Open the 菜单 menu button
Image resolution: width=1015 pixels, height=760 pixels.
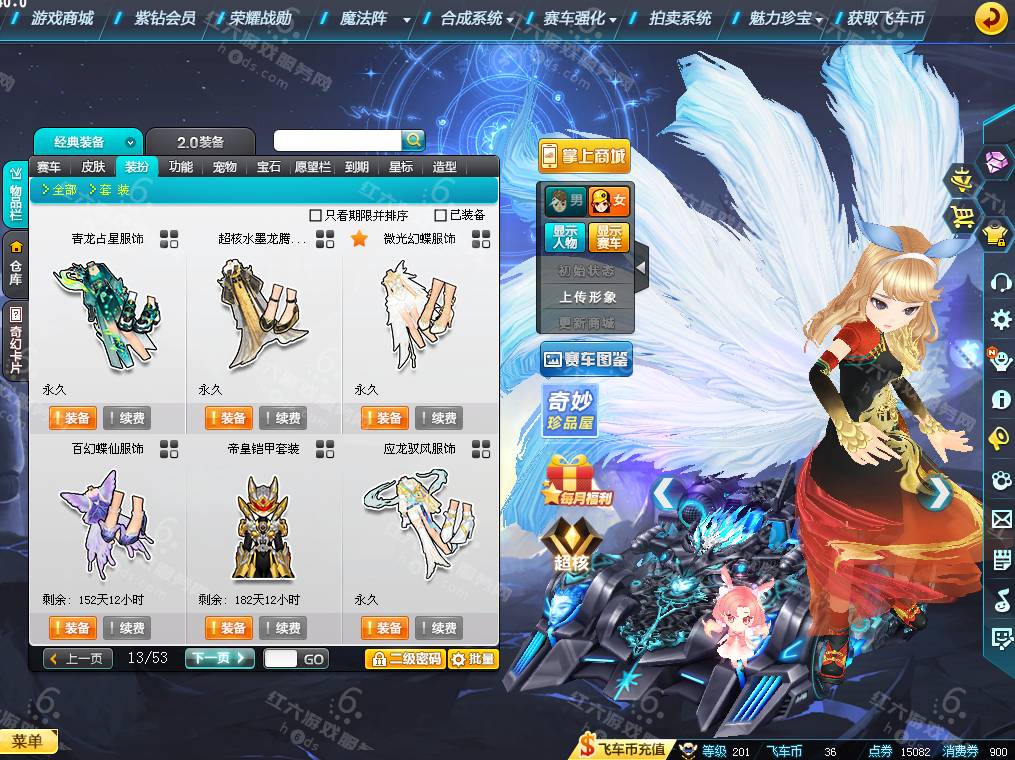[x=28, y=741]
